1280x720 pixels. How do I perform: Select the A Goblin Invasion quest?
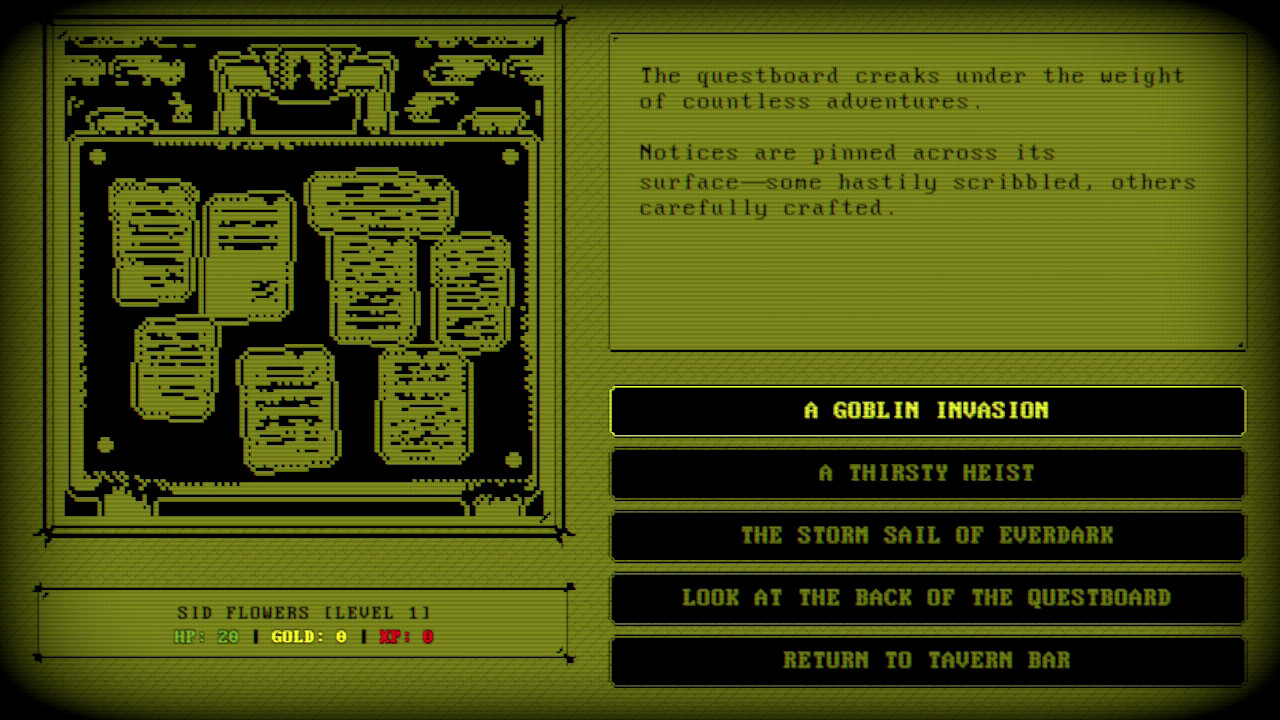pos(927,411)
